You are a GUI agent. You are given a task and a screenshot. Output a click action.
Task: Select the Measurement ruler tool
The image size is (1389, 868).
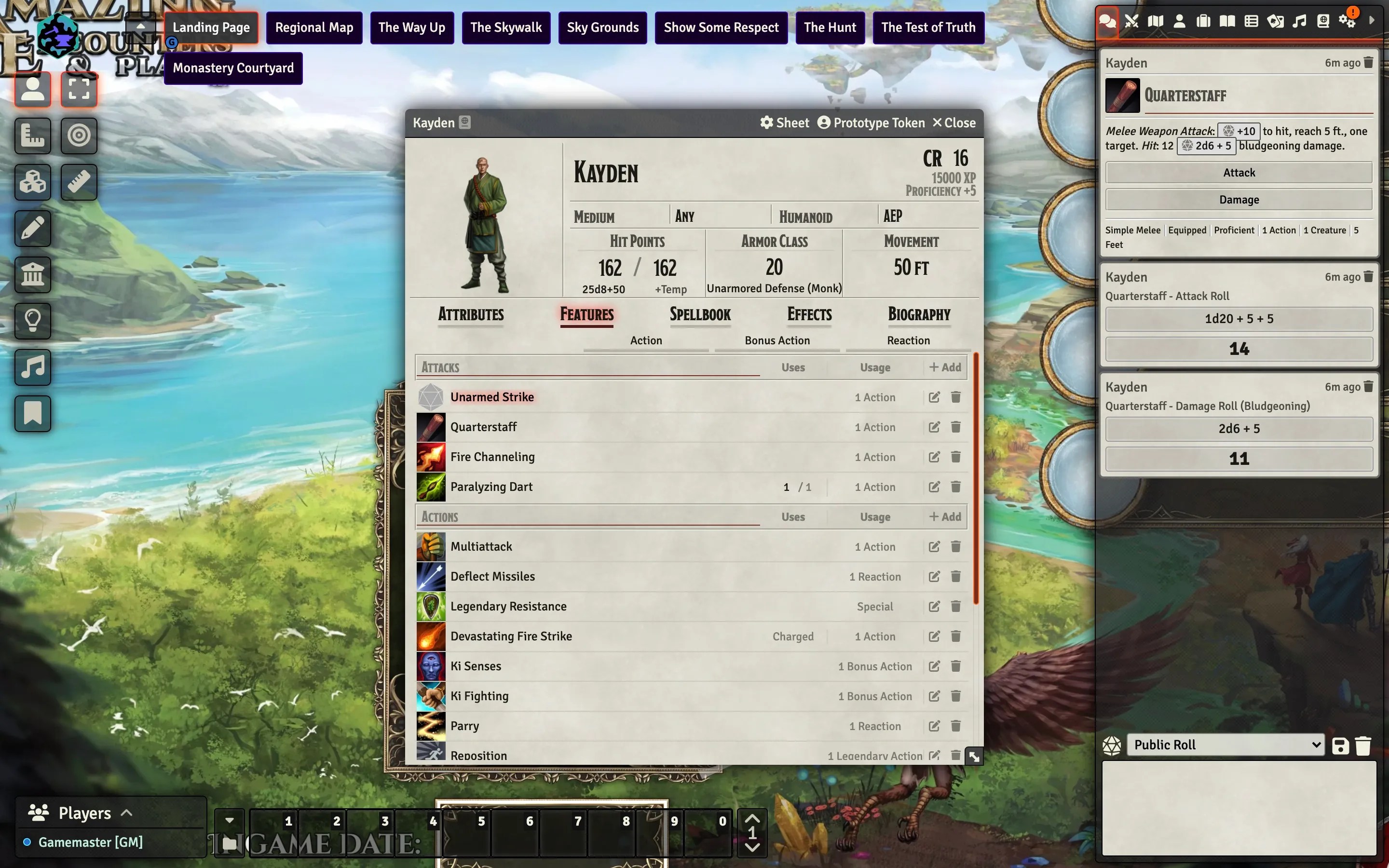coord(79,182)
